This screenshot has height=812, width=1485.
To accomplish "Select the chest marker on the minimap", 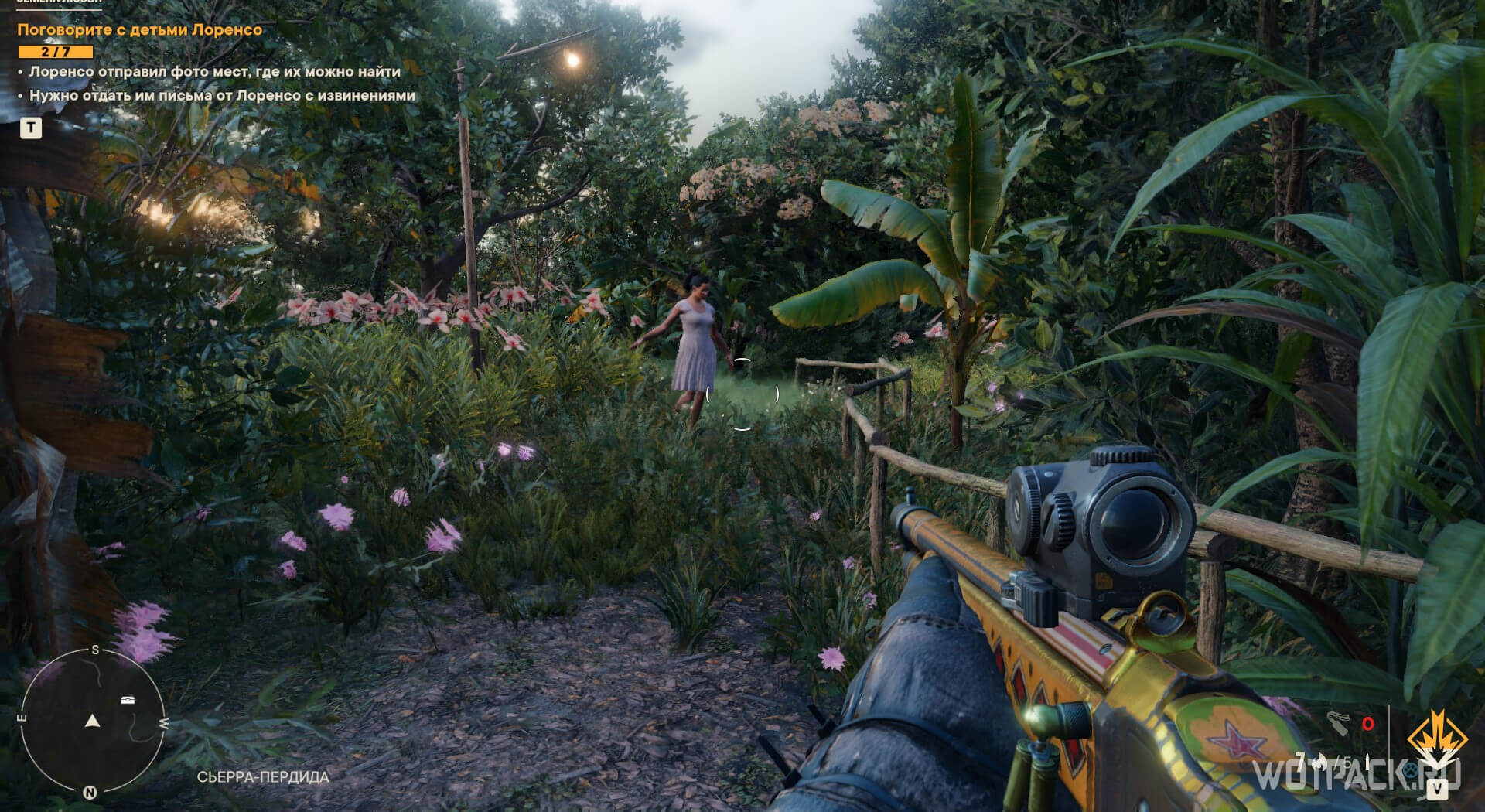I will click(x=129, y=700).
